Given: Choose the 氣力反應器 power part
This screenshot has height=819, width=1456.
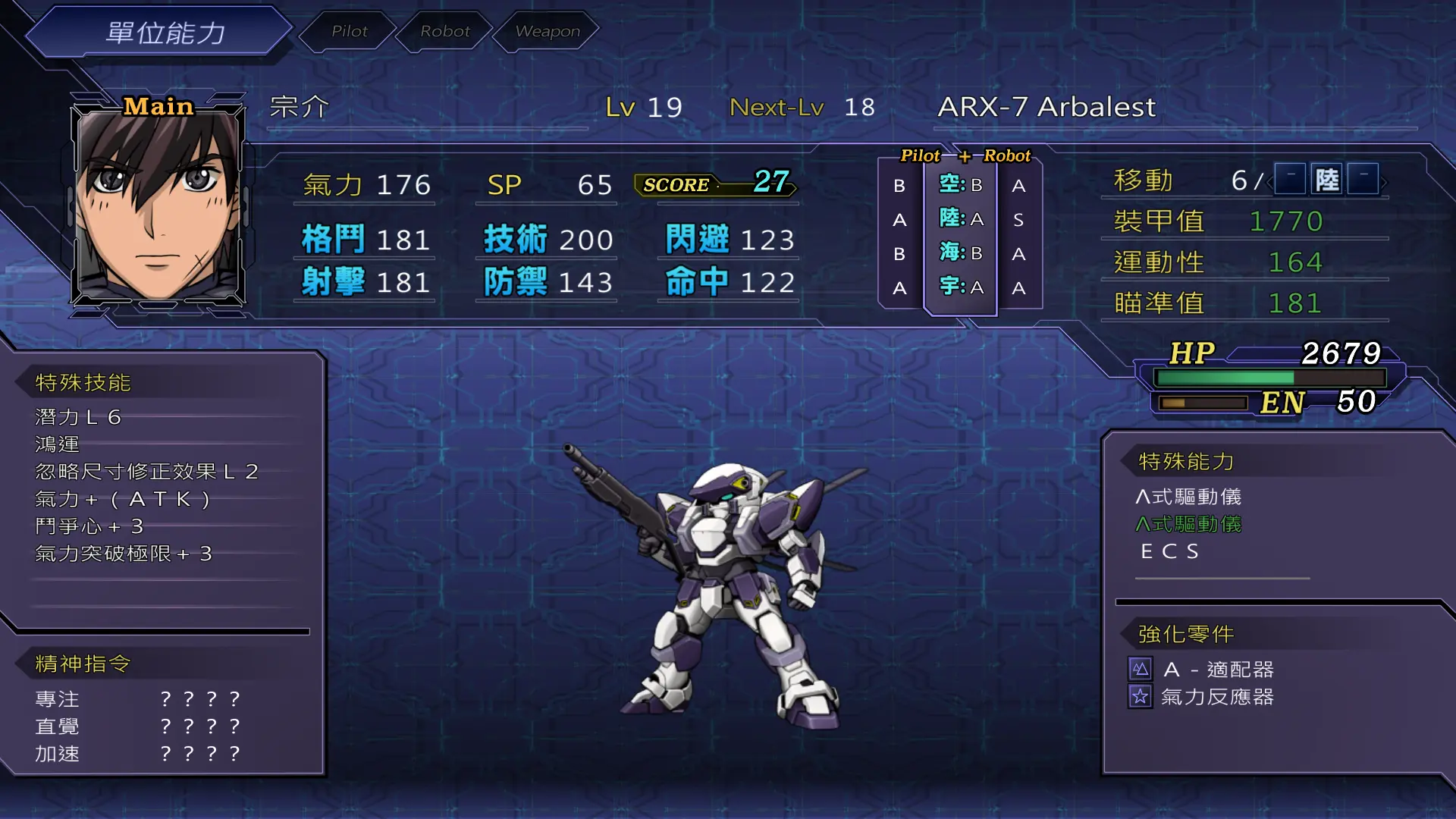Looking at the screenshot, I should (x=1216, y=697).
